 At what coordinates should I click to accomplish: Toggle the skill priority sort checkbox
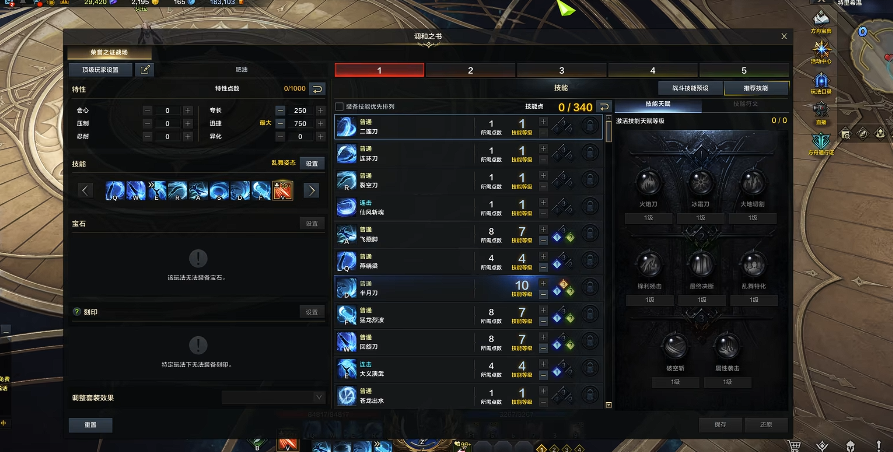pyautogui.click(x=340, y=107)
